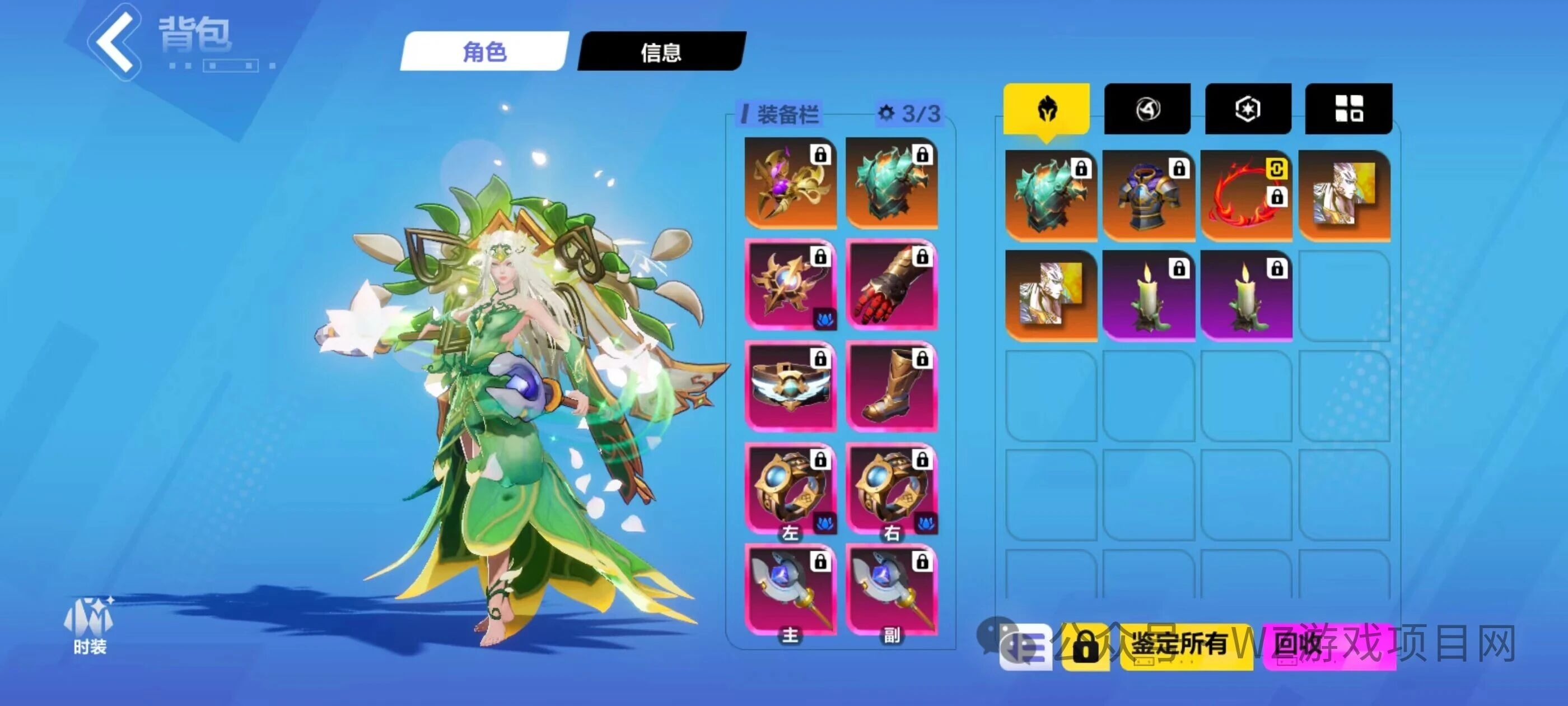The height and width of the screenshot is (706, 1568).
Task: Open the hexagon star category icon
Action: (x=1248, y=109)
